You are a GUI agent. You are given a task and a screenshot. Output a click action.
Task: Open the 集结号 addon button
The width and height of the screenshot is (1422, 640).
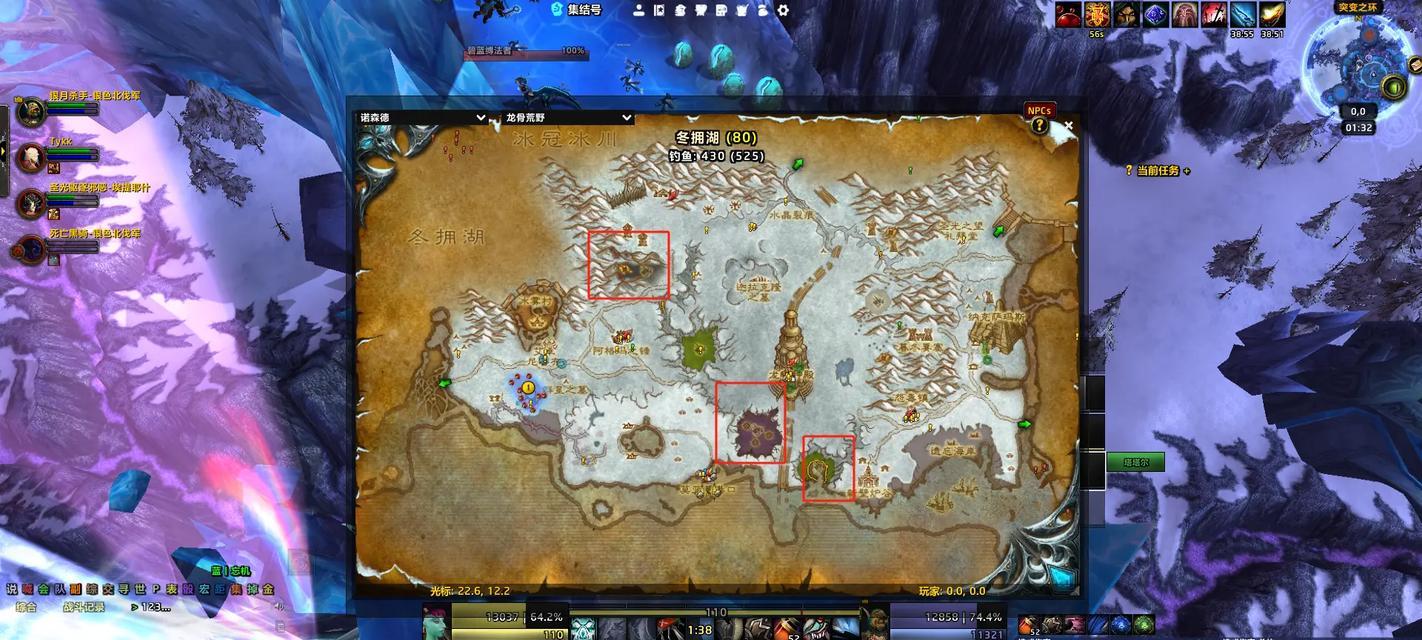tap(577, 10)
